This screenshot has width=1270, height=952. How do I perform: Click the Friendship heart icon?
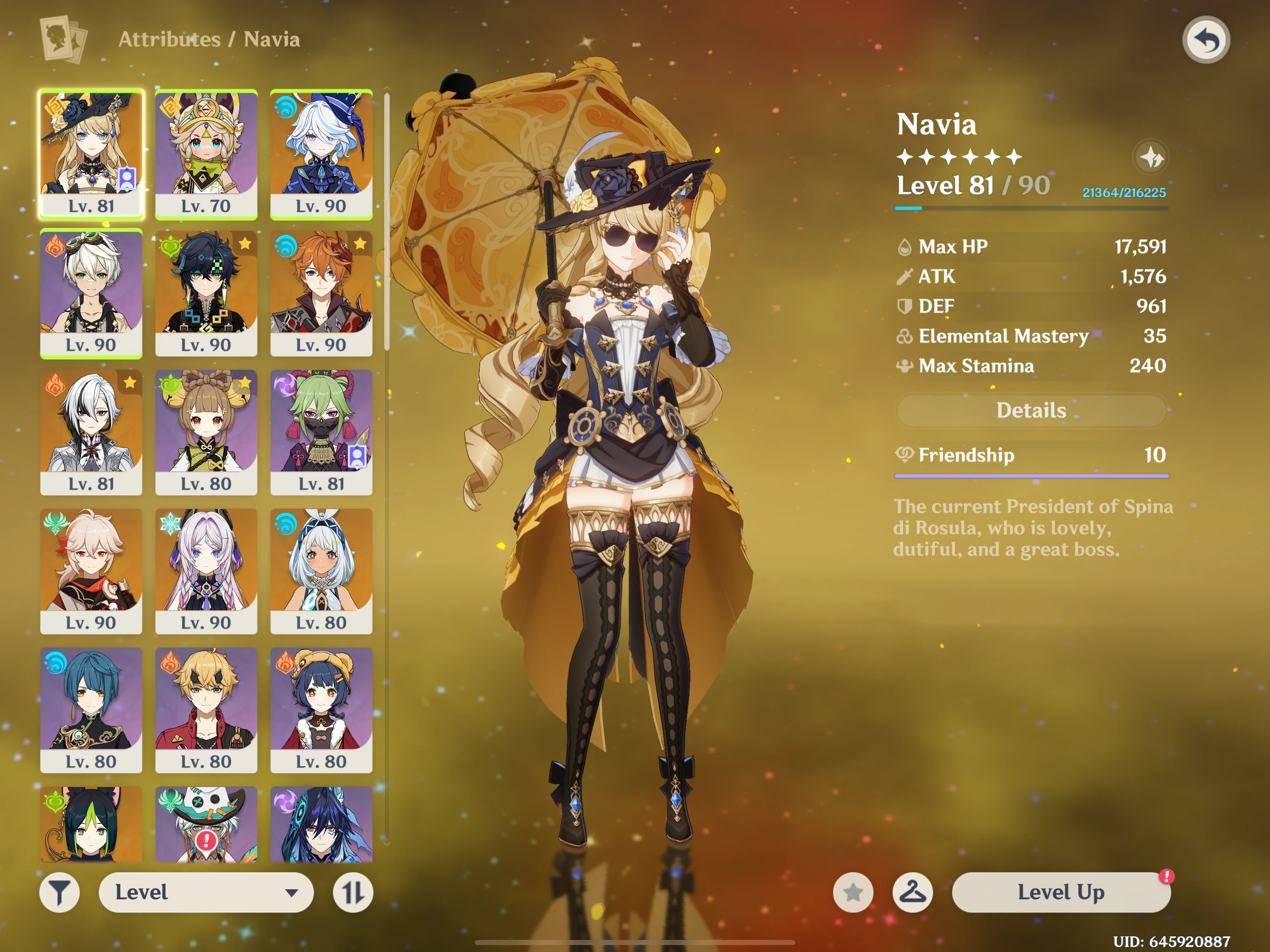[906, 454]
